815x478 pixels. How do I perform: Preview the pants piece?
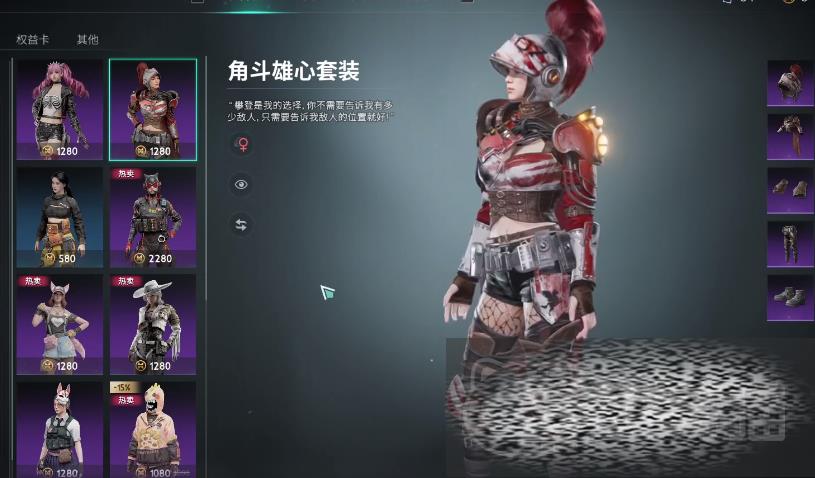click(x=790, y=244)
